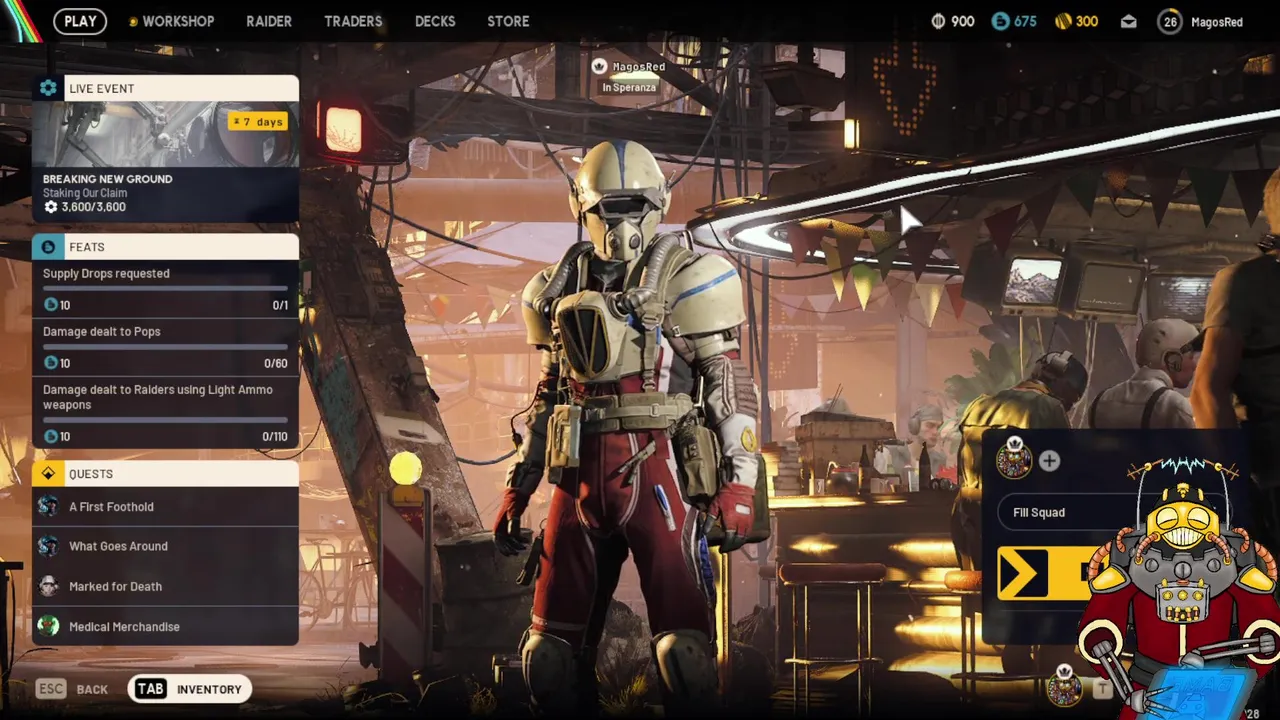Open the Decks tab
Screen dimensions: 1280x720
click(x=435, y=21)
